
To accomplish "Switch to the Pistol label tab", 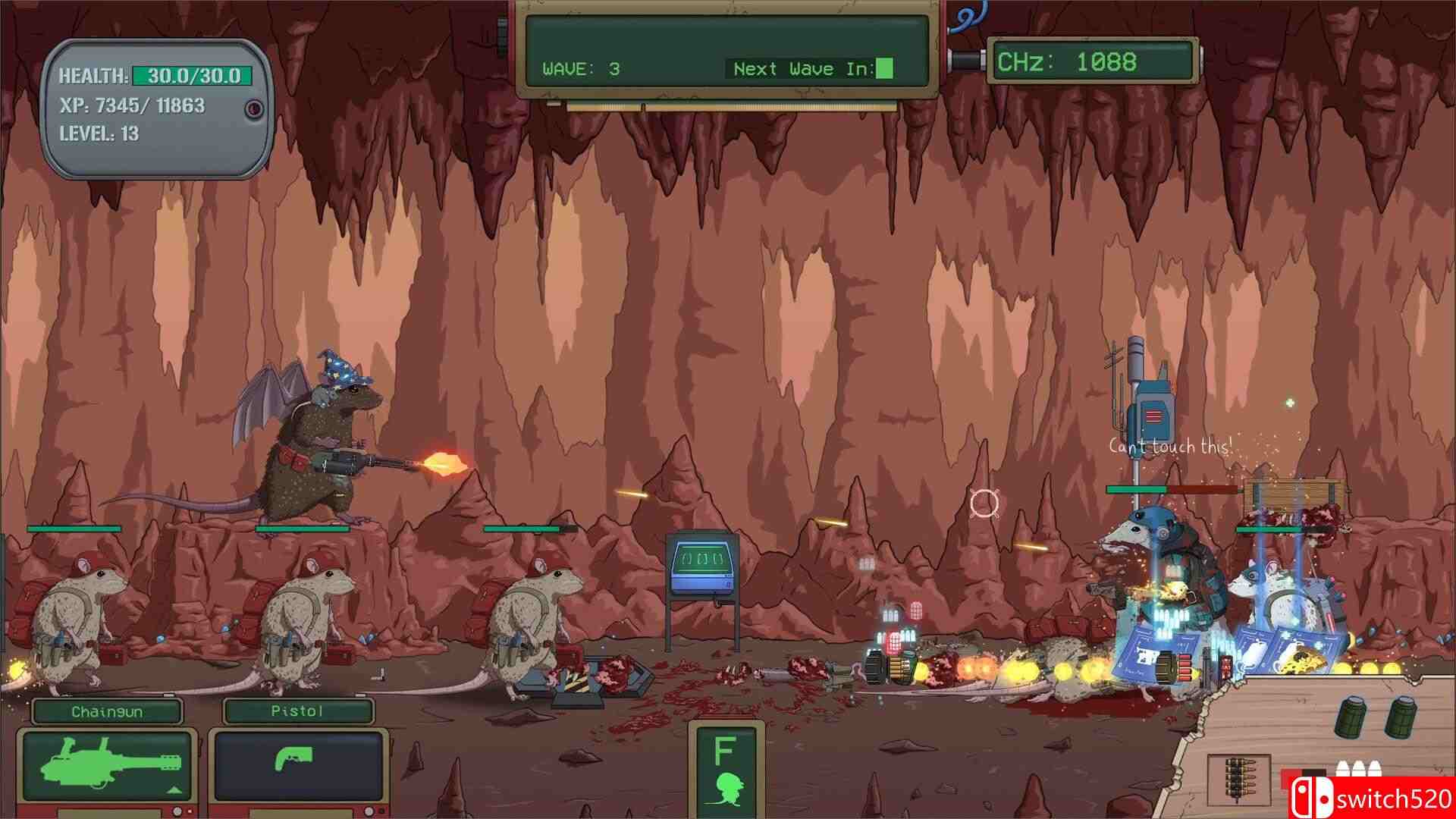I will tap(297, 711).
